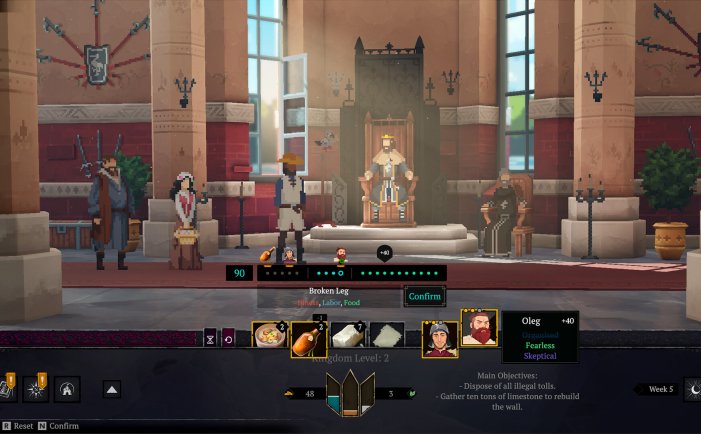This screenshot has width=701, height=434.
Task: Expand the panel with the up arrow
Action: (x=112, y=390)
